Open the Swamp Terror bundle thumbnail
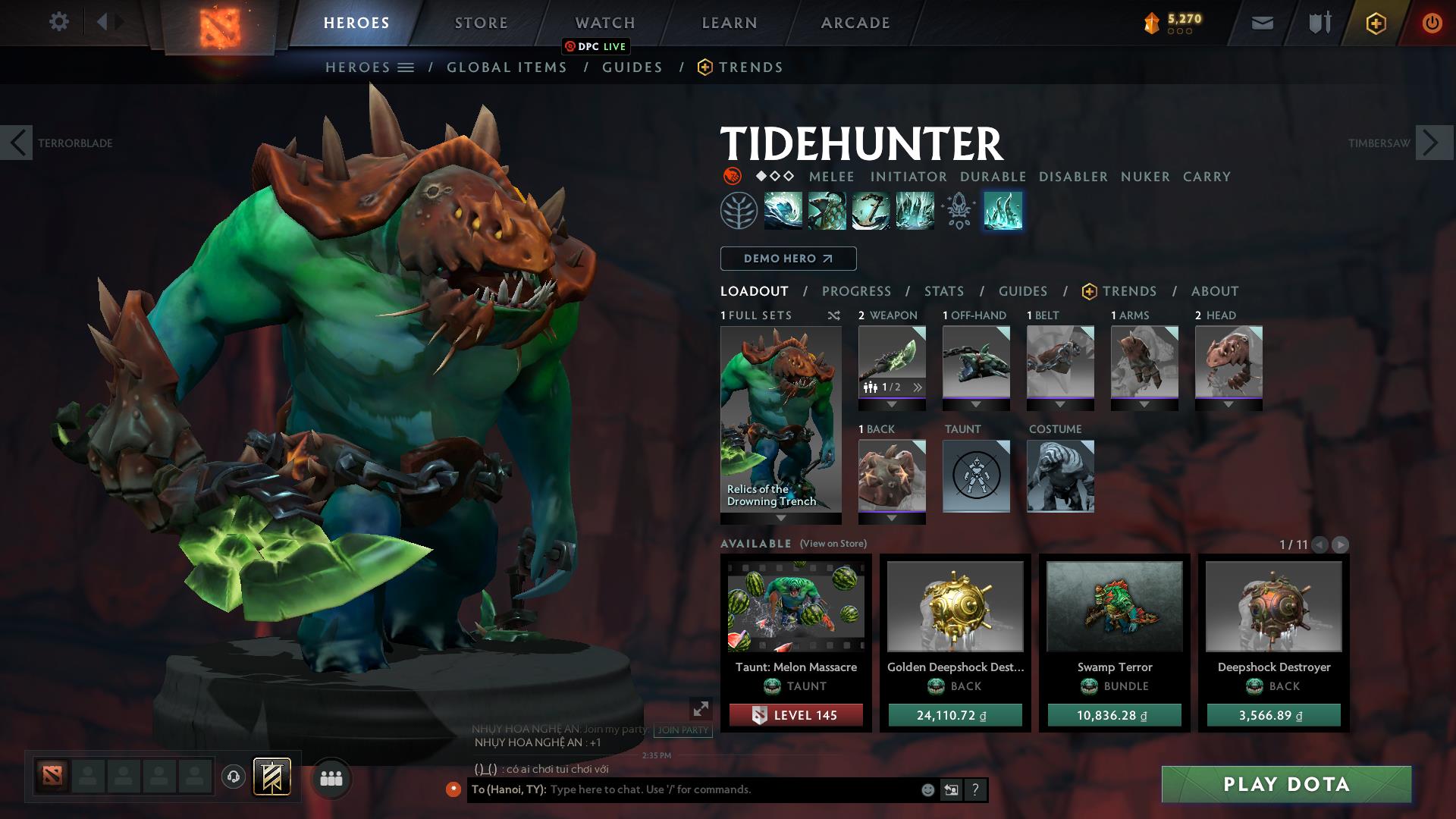1456x819 pixels. tap(1113, 607)
